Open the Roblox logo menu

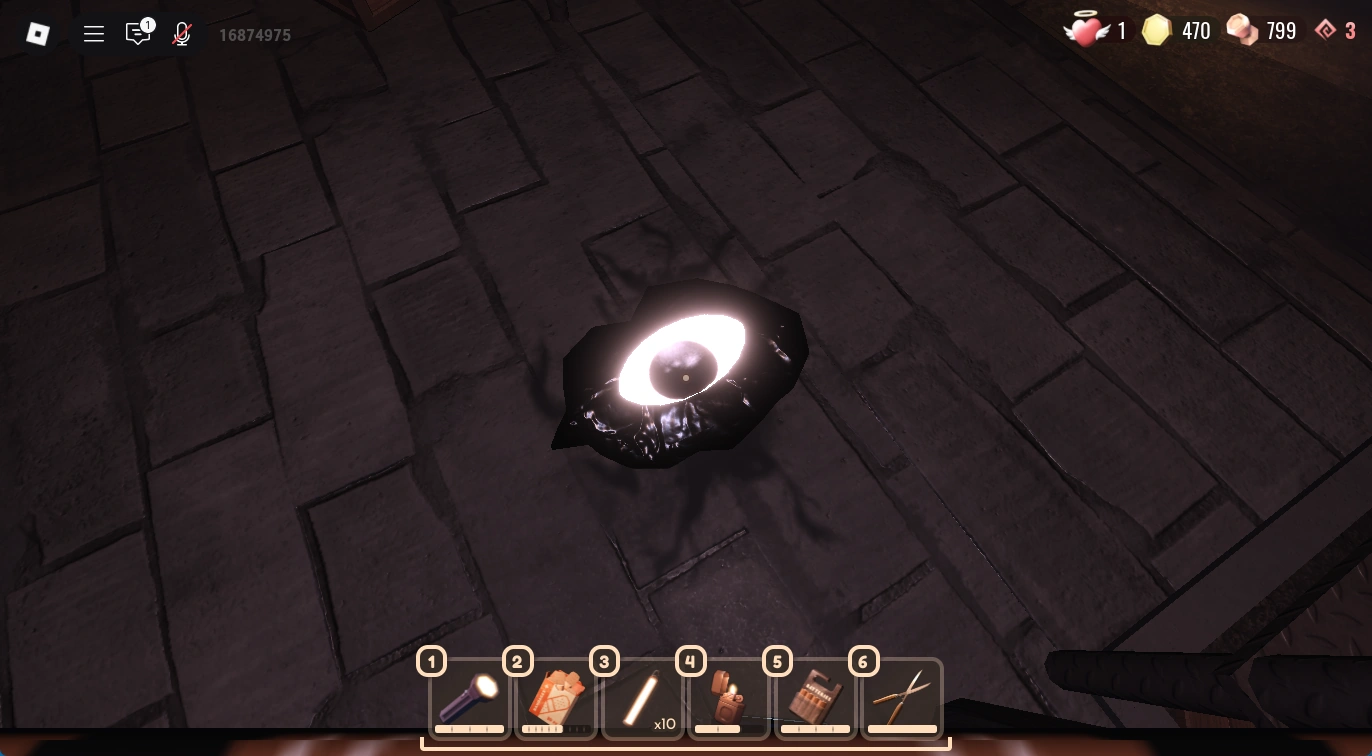pos(38,34)
